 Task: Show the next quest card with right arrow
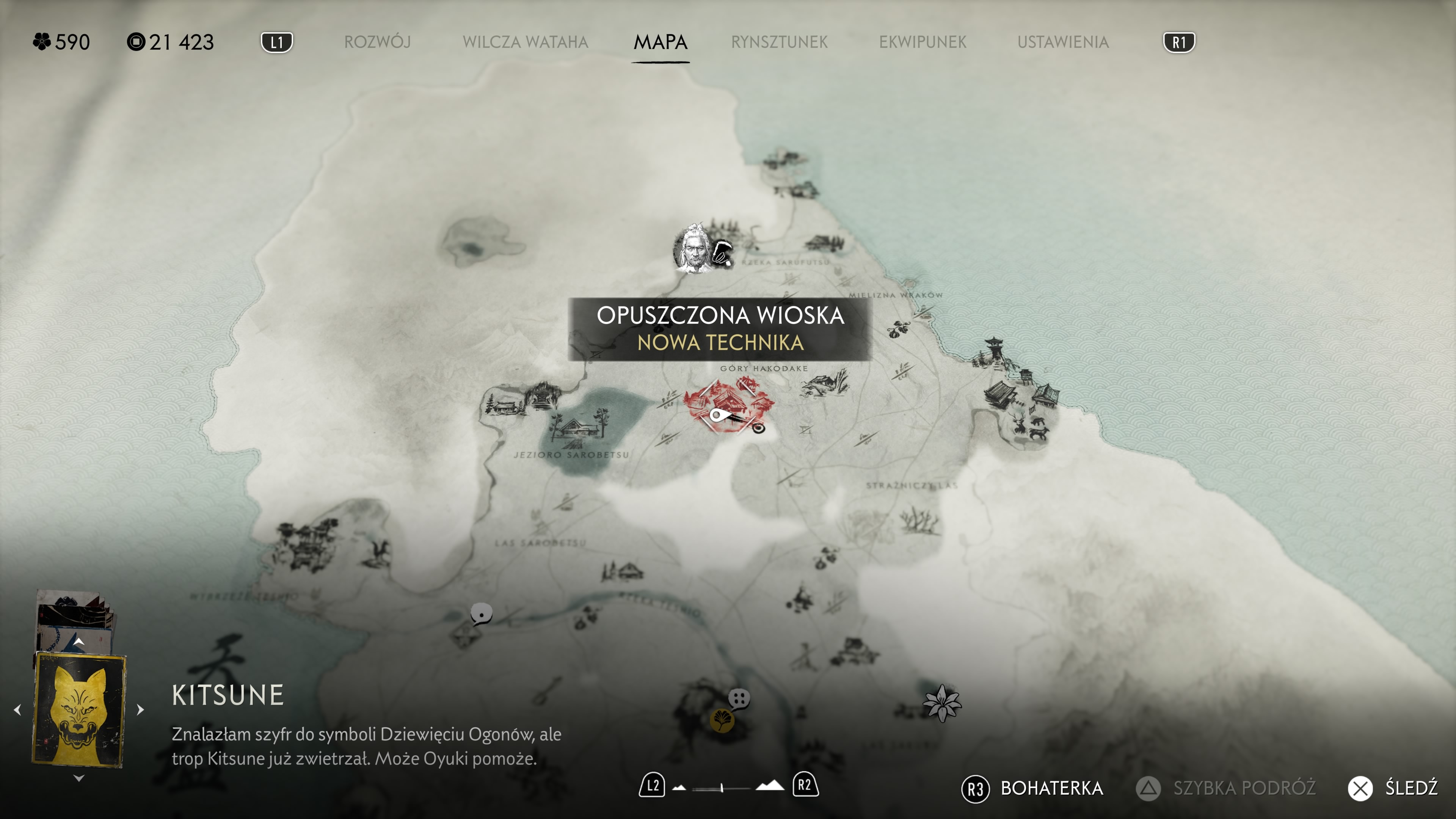click(140, 709)
